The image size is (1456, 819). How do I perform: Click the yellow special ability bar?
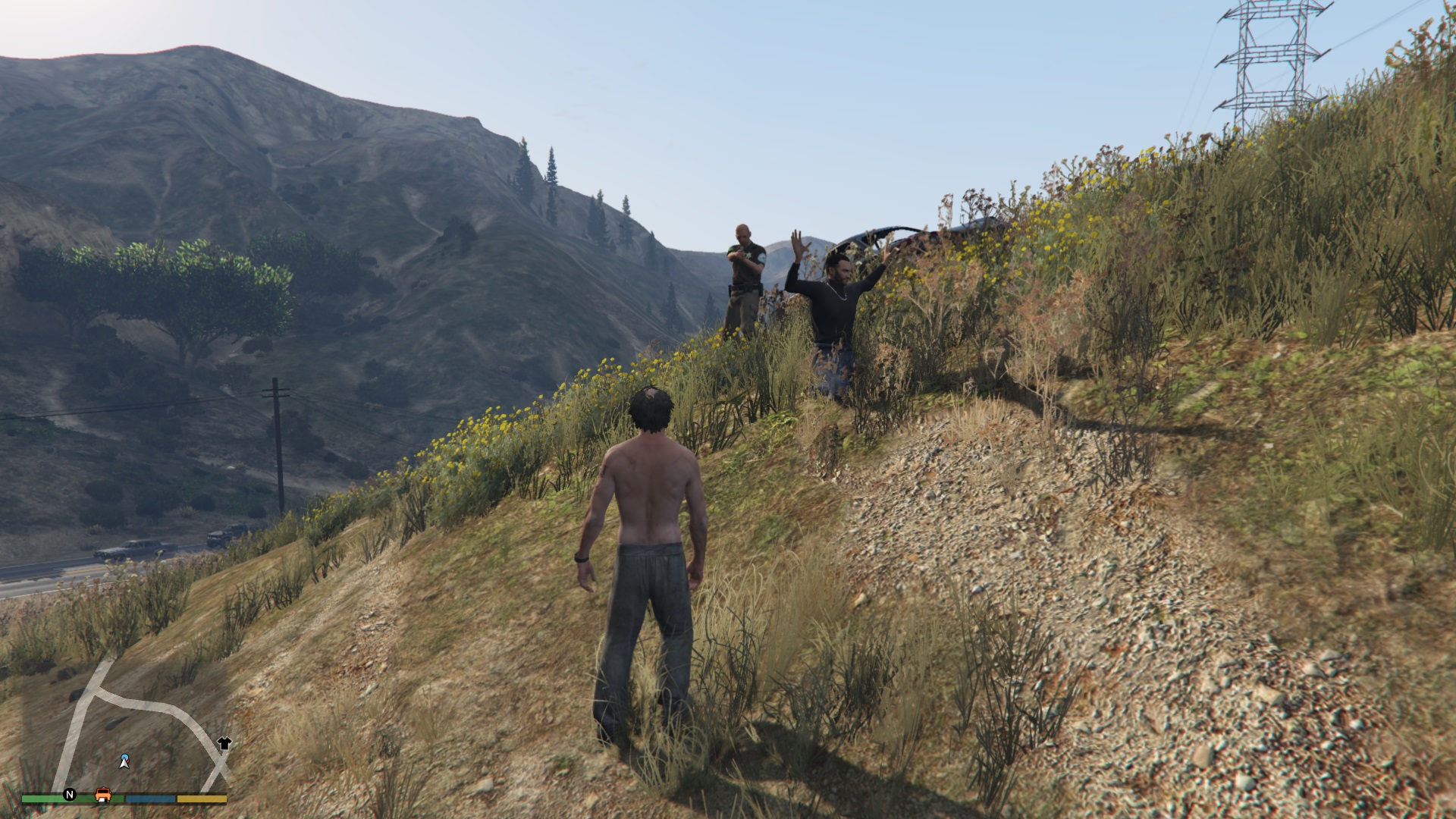coord(201,799)
